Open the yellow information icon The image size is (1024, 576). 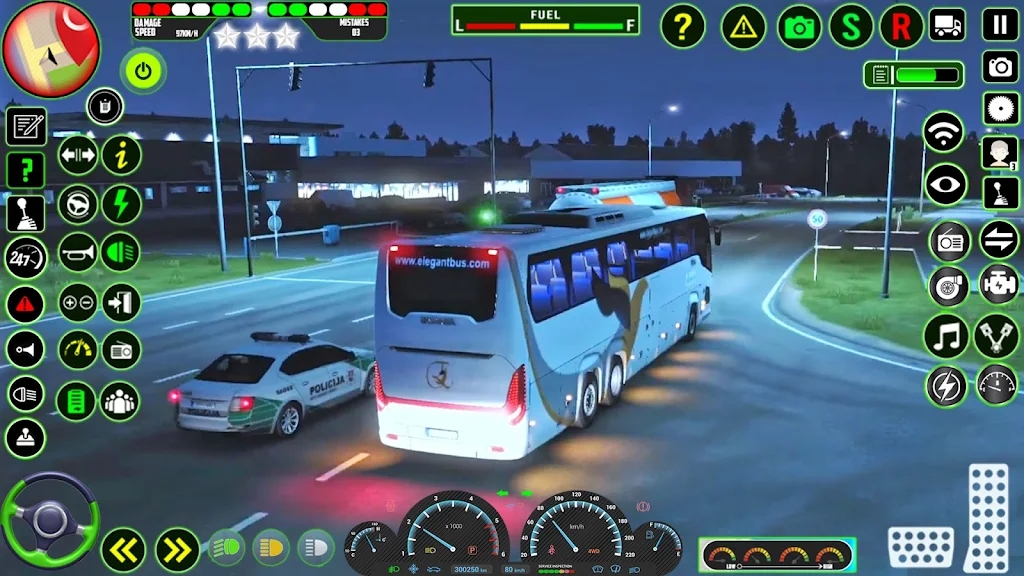[x=122, y=155]
